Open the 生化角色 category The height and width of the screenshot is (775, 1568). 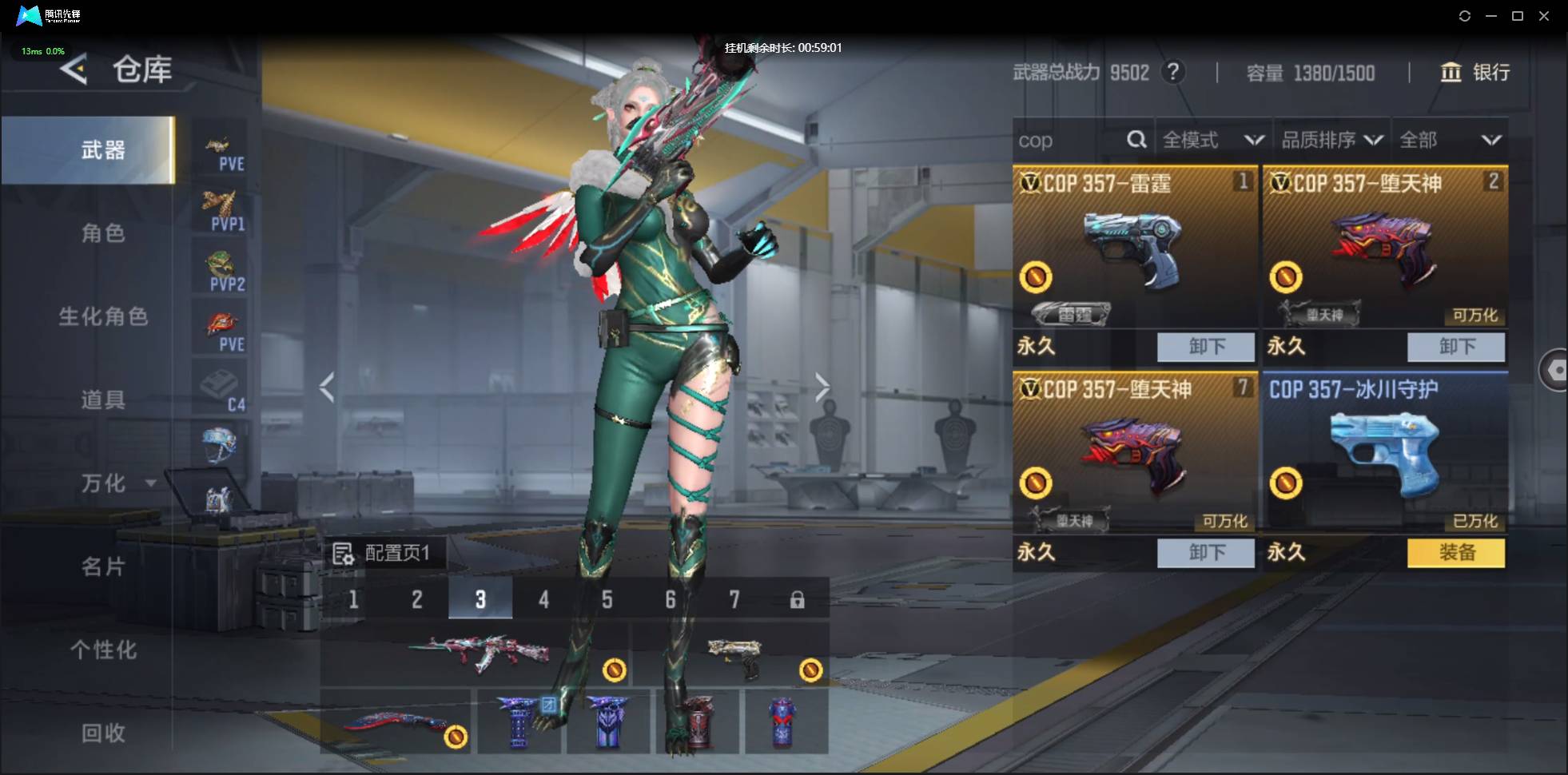point(103,316)
